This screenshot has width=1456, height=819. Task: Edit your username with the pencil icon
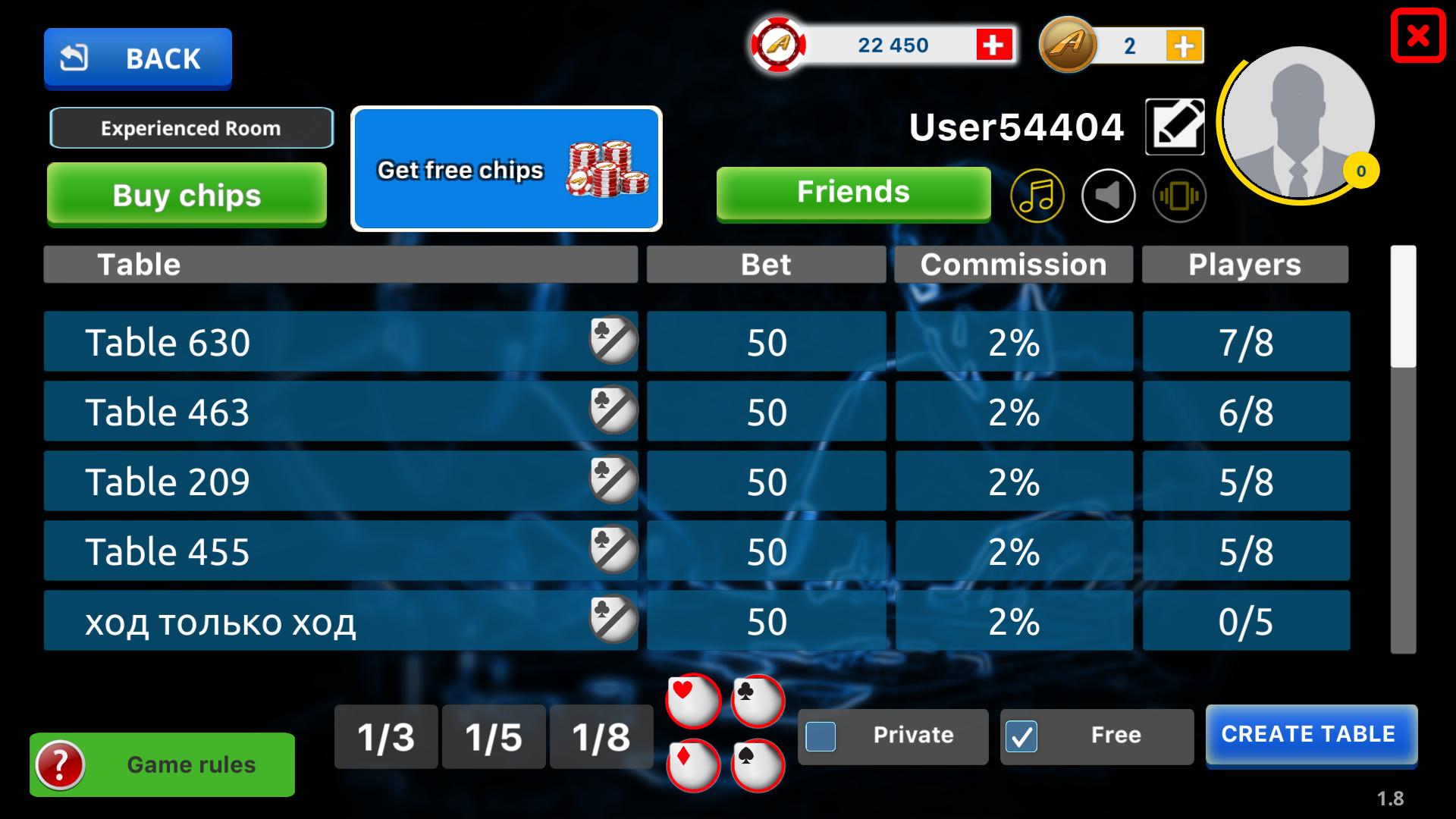(1175, 126)
